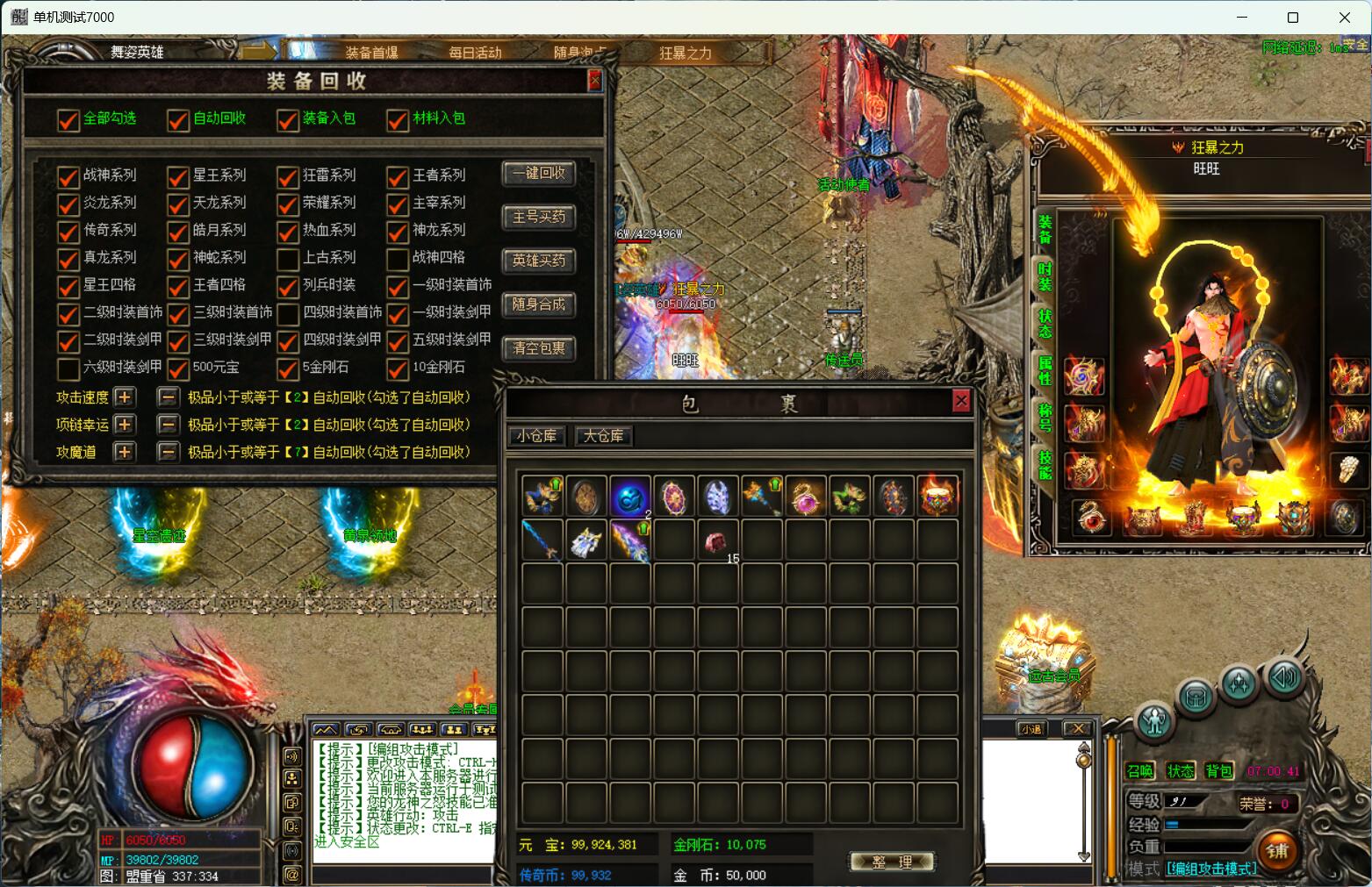The image size is (1372, 887).
Task: Close the 包裹 inventory window
Action: click(961, 401)
